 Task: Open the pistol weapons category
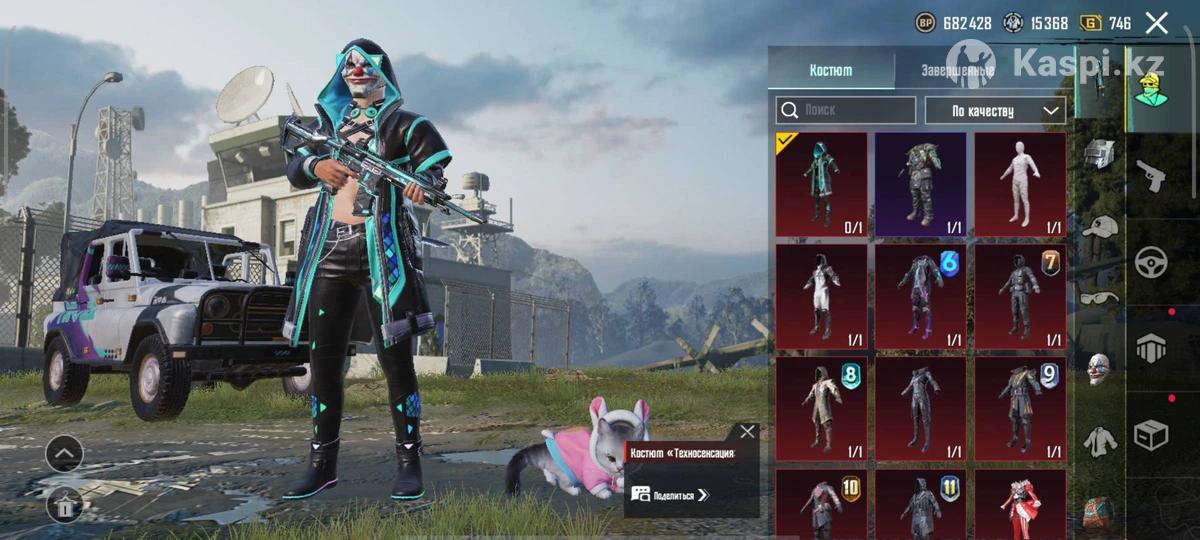pos(1152,178)
